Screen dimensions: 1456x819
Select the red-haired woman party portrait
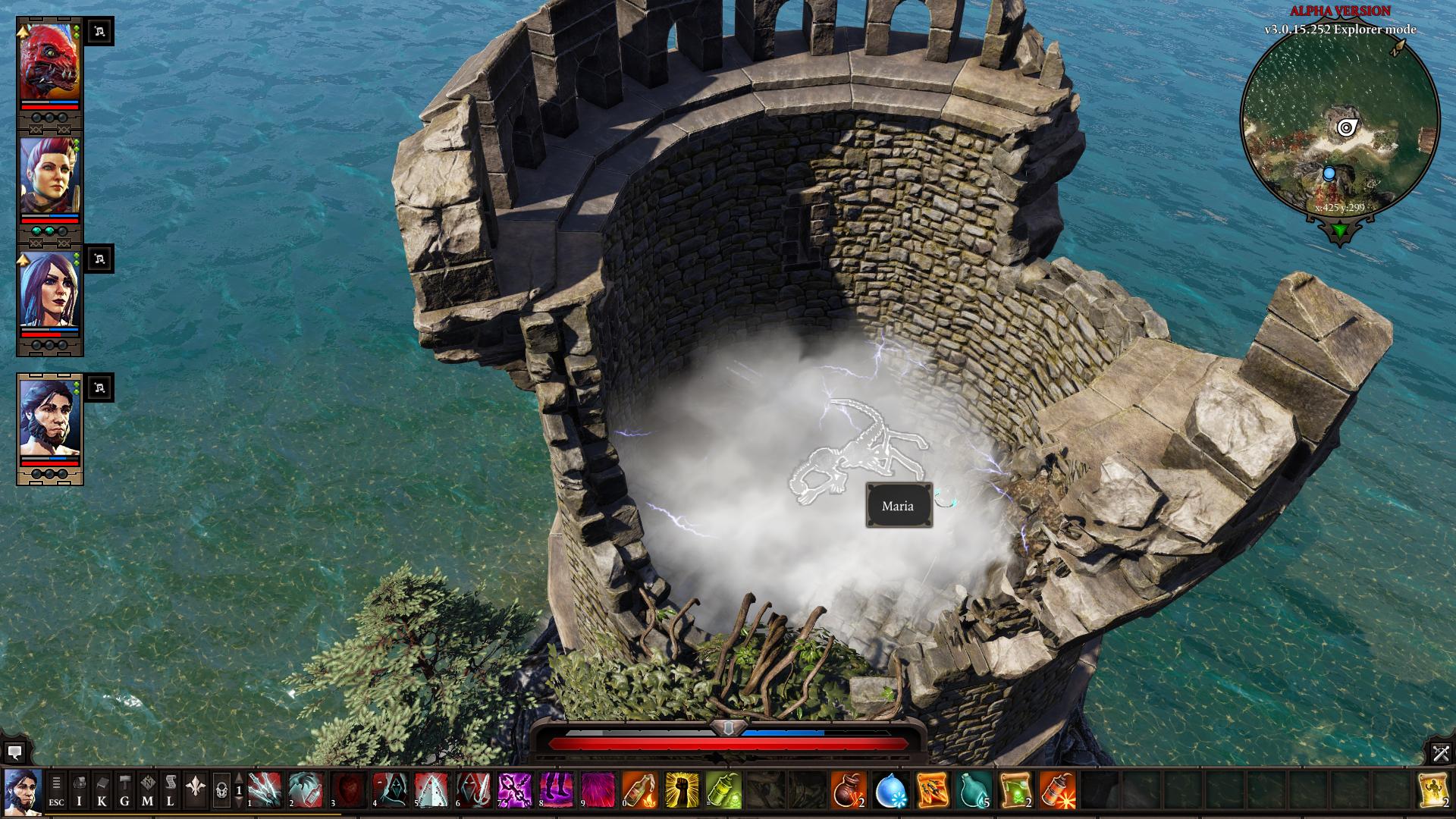tap(49, 176)
